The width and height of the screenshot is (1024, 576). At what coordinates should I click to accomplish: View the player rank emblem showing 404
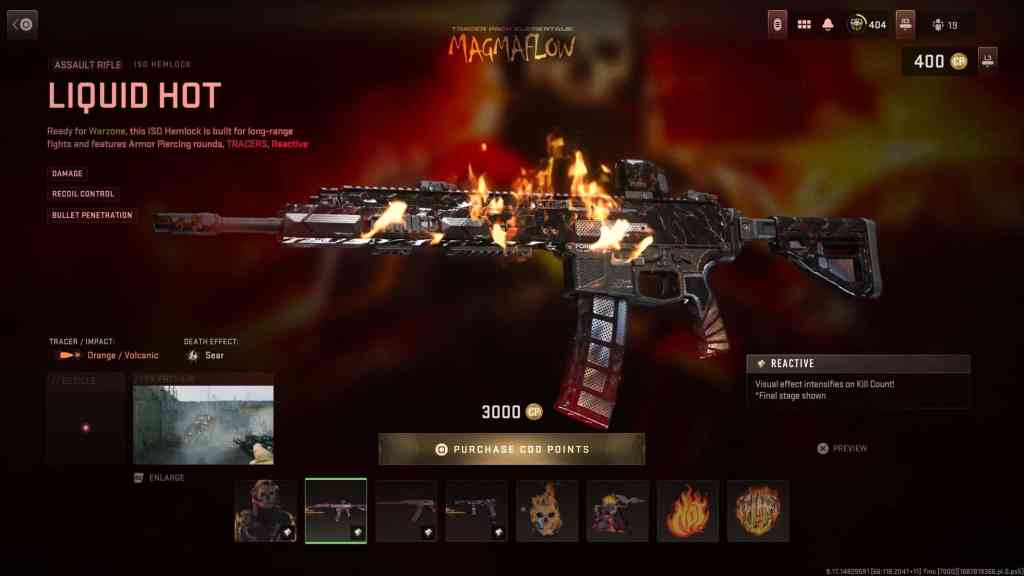pos(867,24)
